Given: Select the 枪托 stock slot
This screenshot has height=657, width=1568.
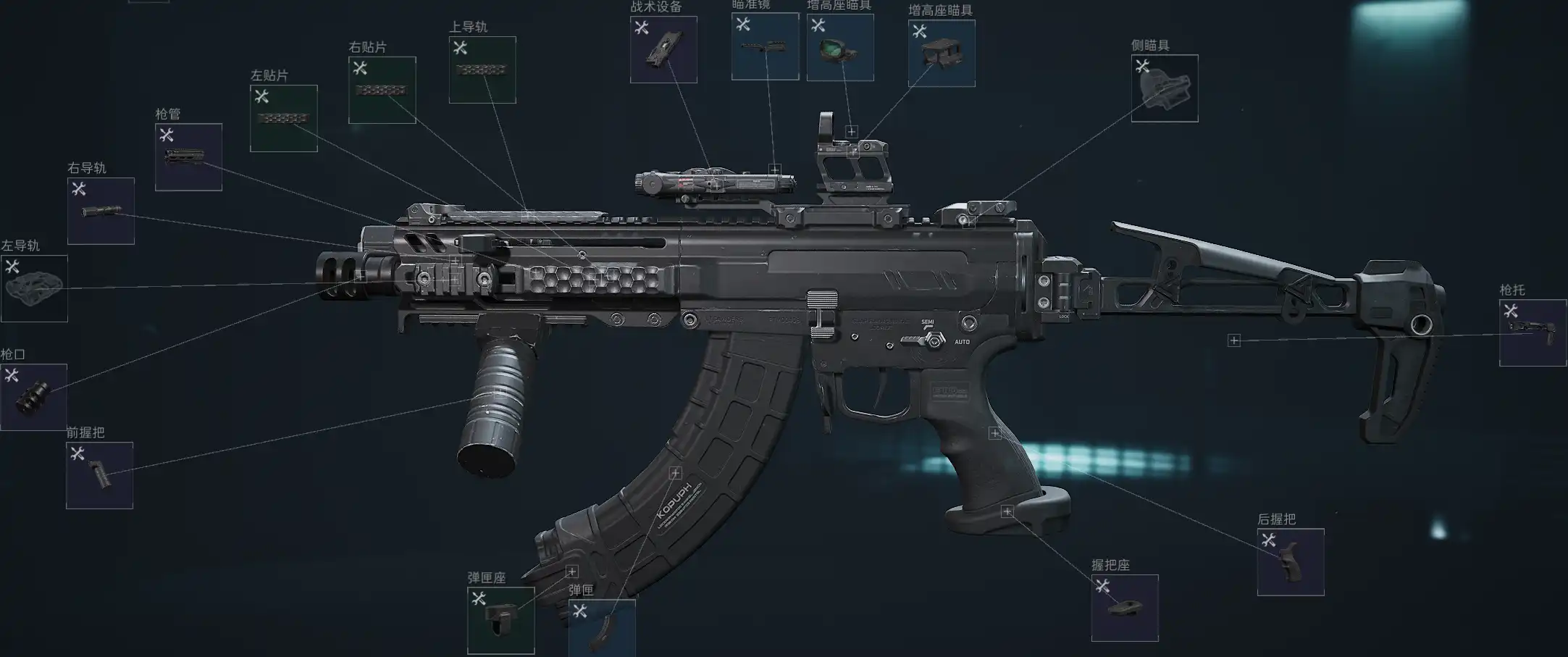Looking at the screenshot, I should (1532, 332).
